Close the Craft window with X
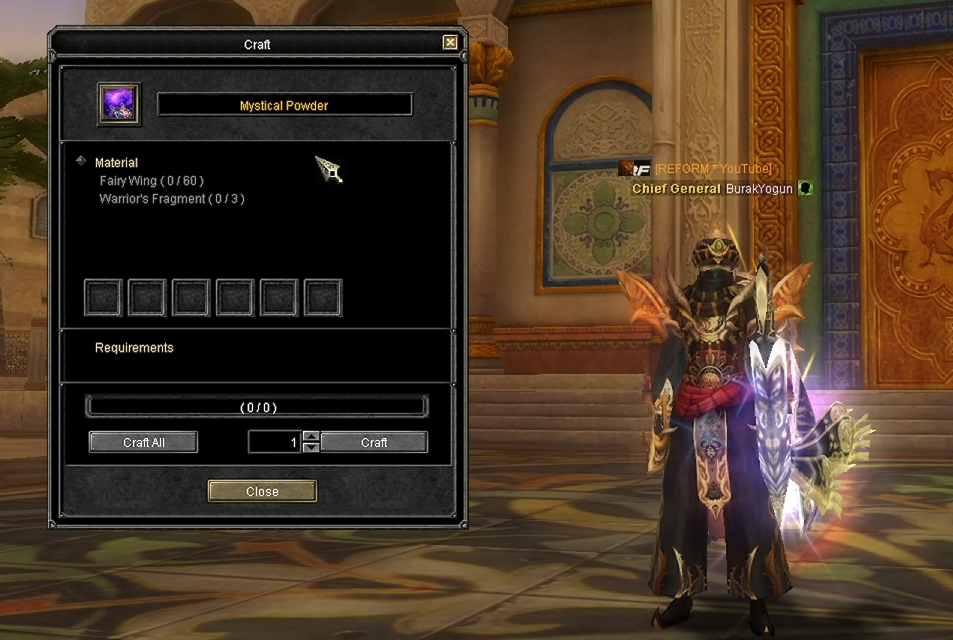 click(450, 43)
